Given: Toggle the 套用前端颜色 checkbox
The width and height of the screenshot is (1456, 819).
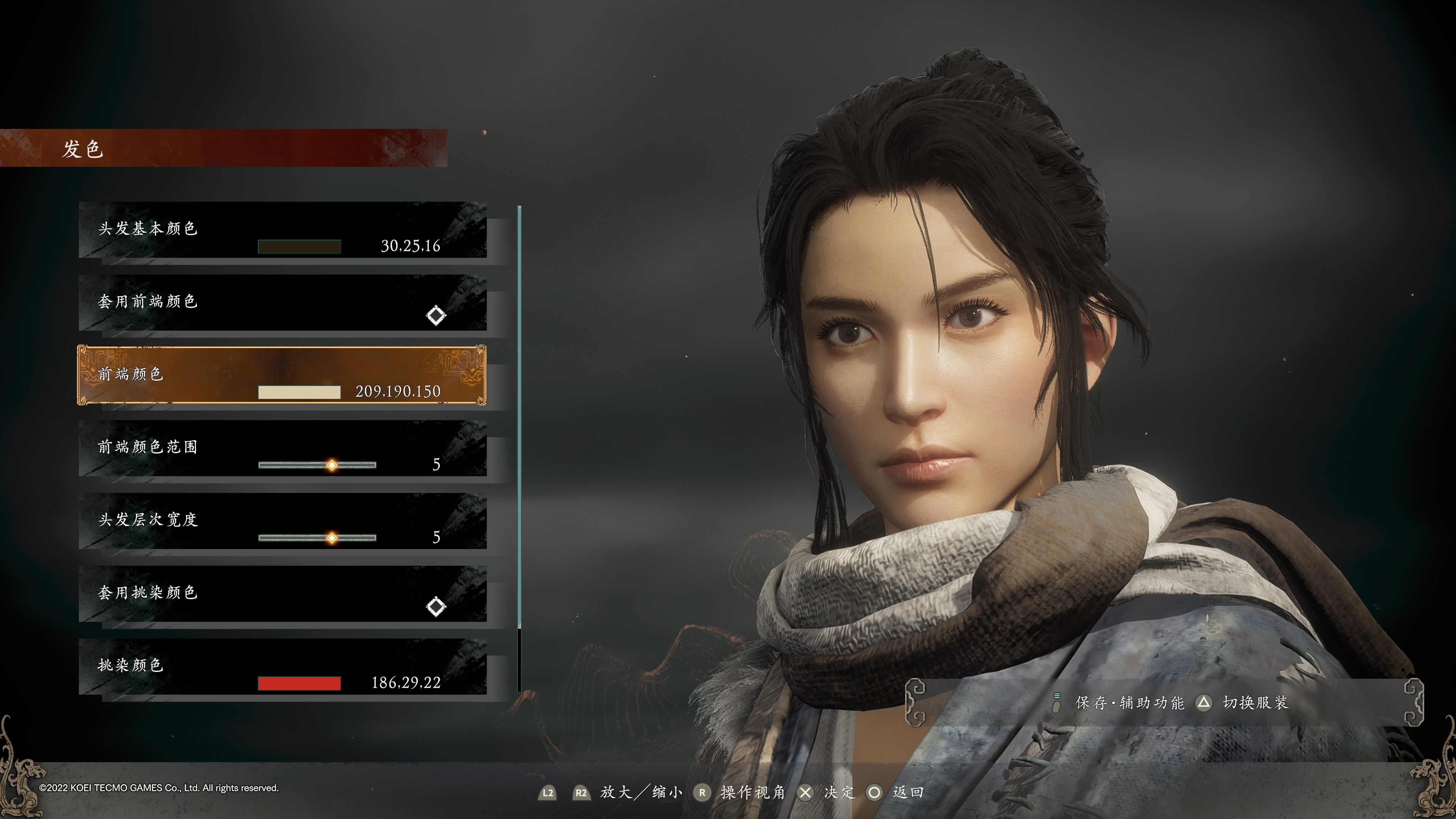Looking at the screenshot, I should coord(436,315).
